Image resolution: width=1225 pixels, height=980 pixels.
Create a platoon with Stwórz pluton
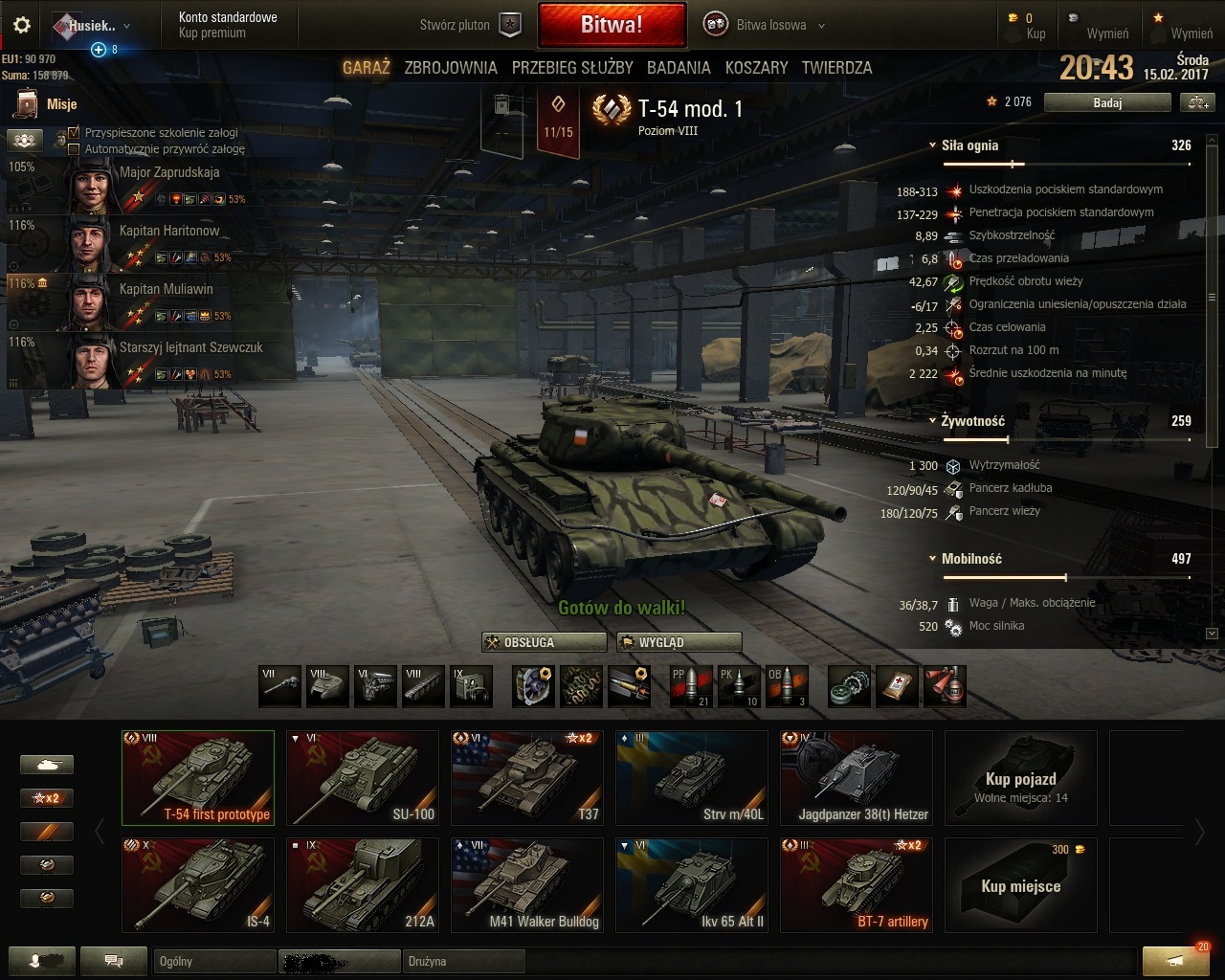pos(470,26)
